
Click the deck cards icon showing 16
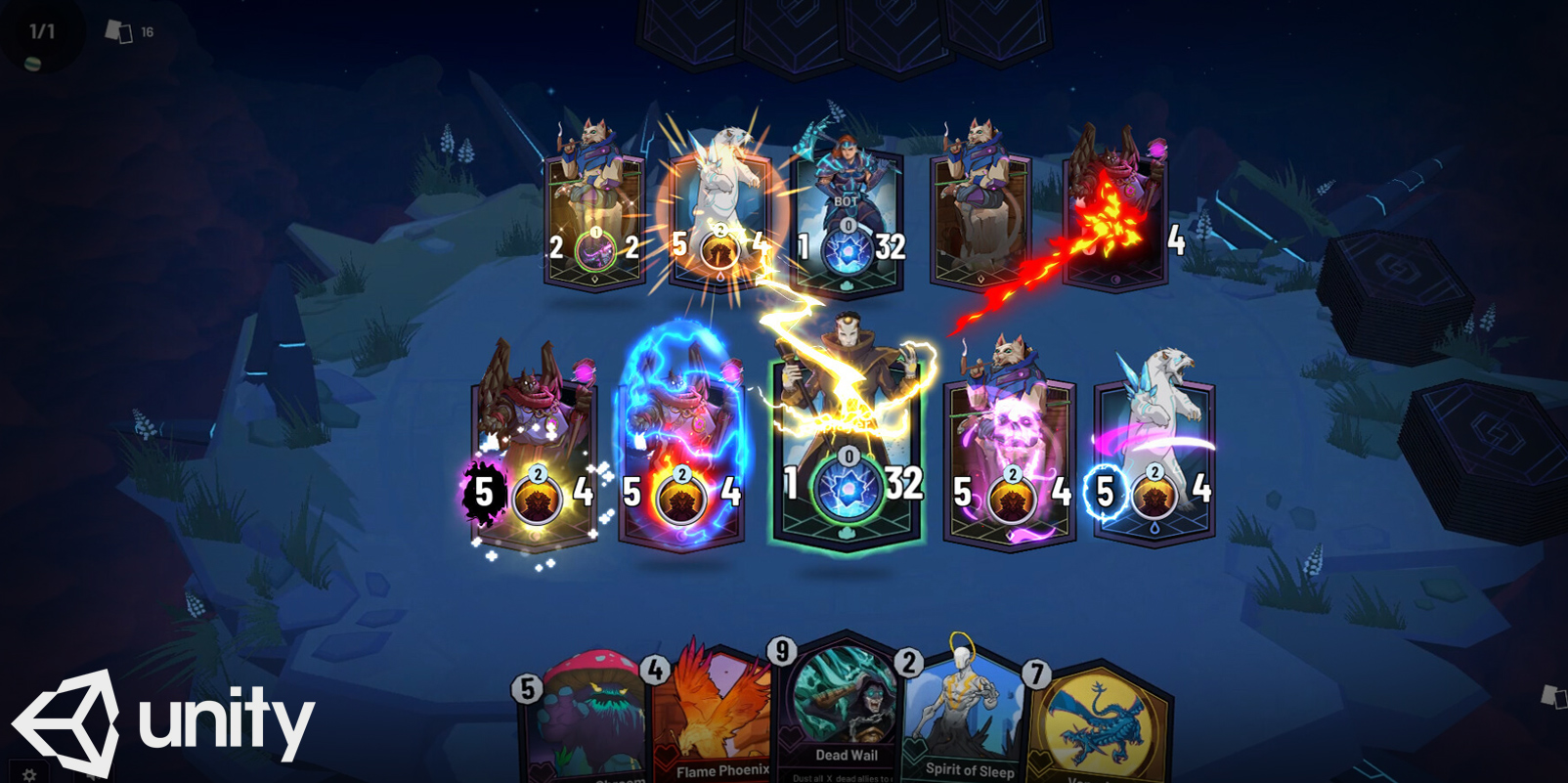(x=119, y=32)
